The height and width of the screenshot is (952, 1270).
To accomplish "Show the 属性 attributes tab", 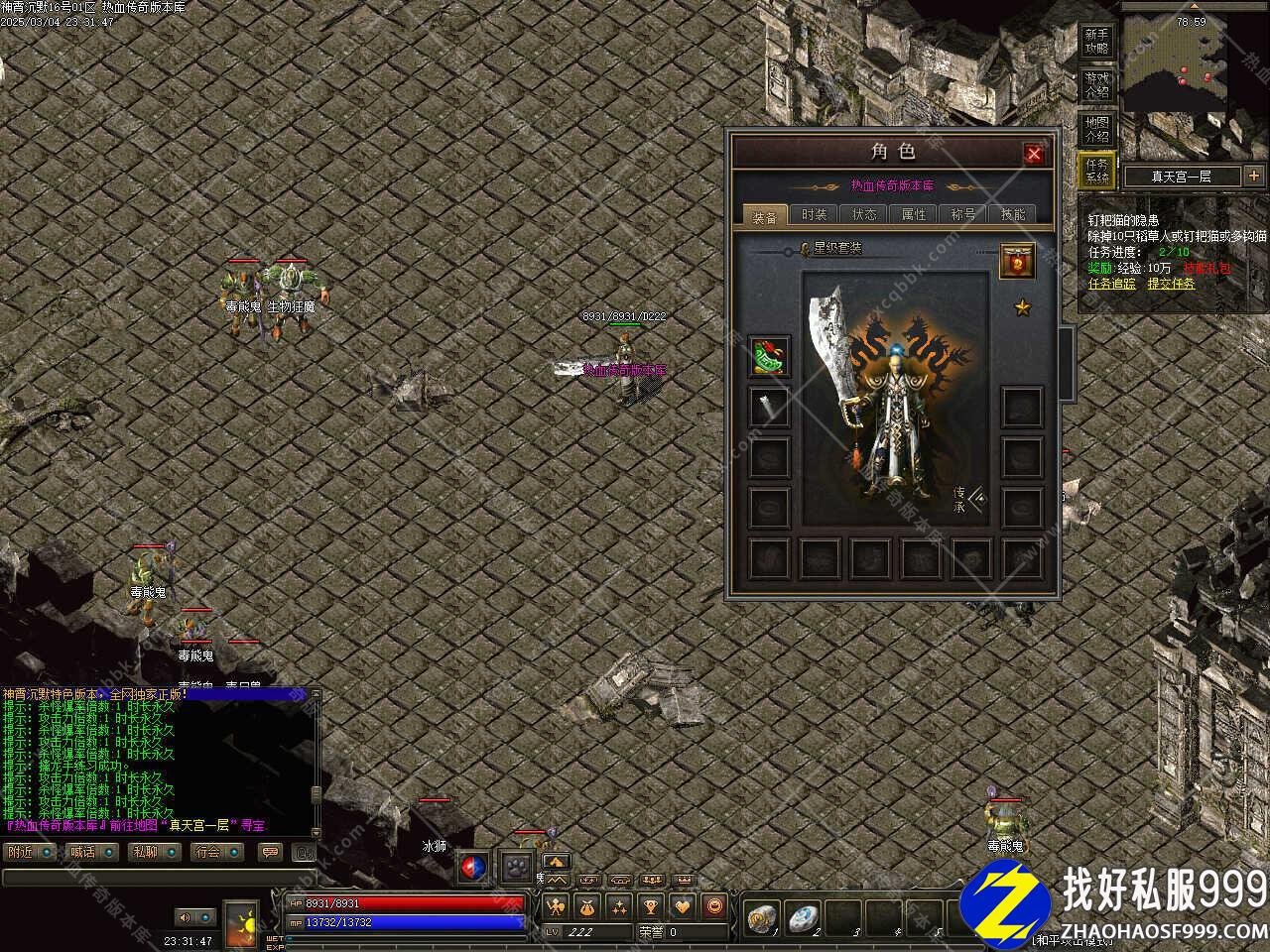I will [x=914, y=214].
